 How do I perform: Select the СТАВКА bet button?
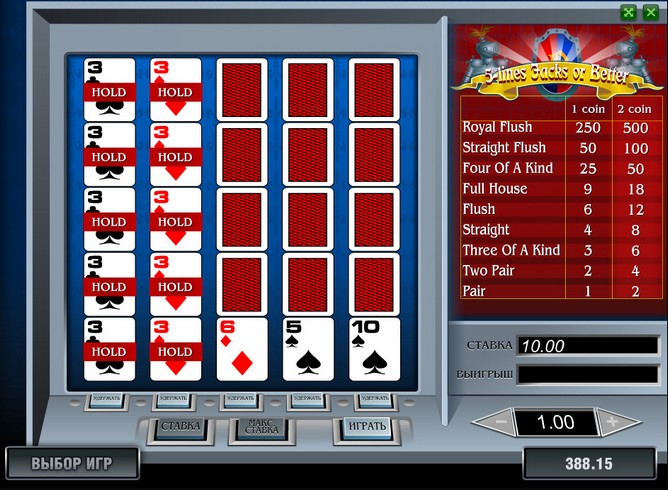click(181, 427)
